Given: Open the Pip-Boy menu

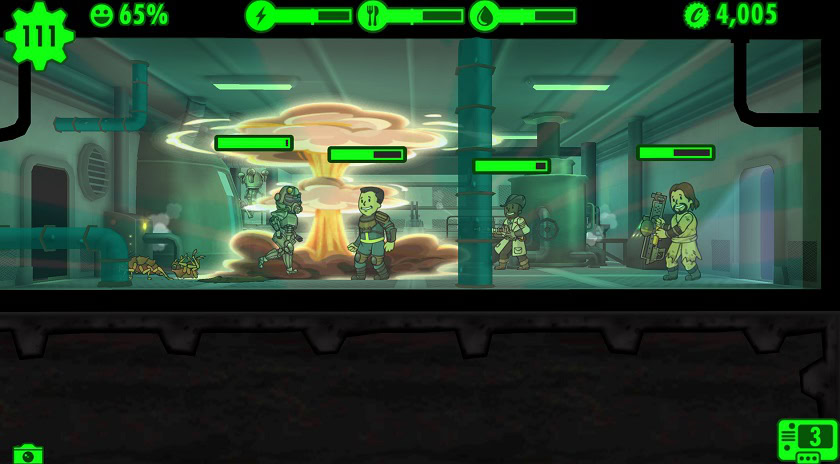Looking at the screenshot, I should pyautogui.click(x=808, y=440).
